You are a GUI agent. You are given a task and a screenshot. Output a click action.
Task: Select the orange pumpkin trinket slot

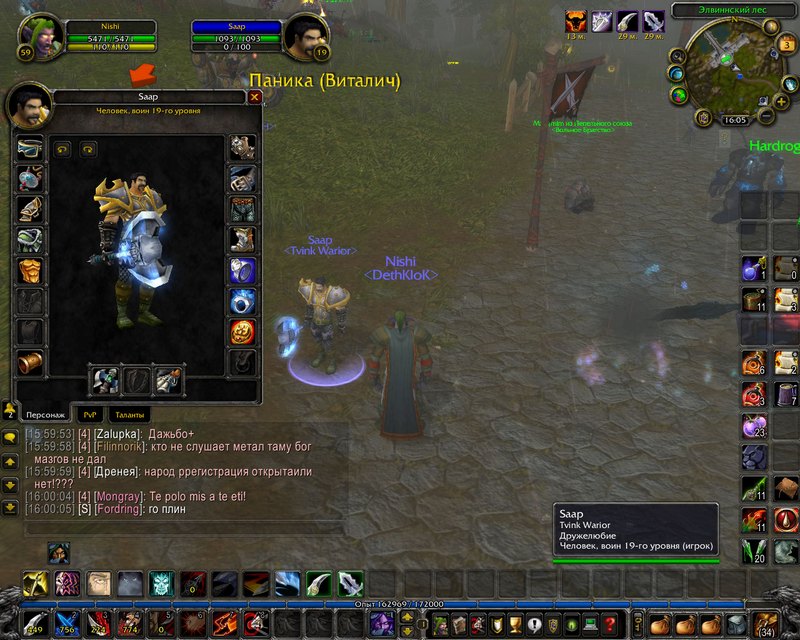click(x=242, y=332)
